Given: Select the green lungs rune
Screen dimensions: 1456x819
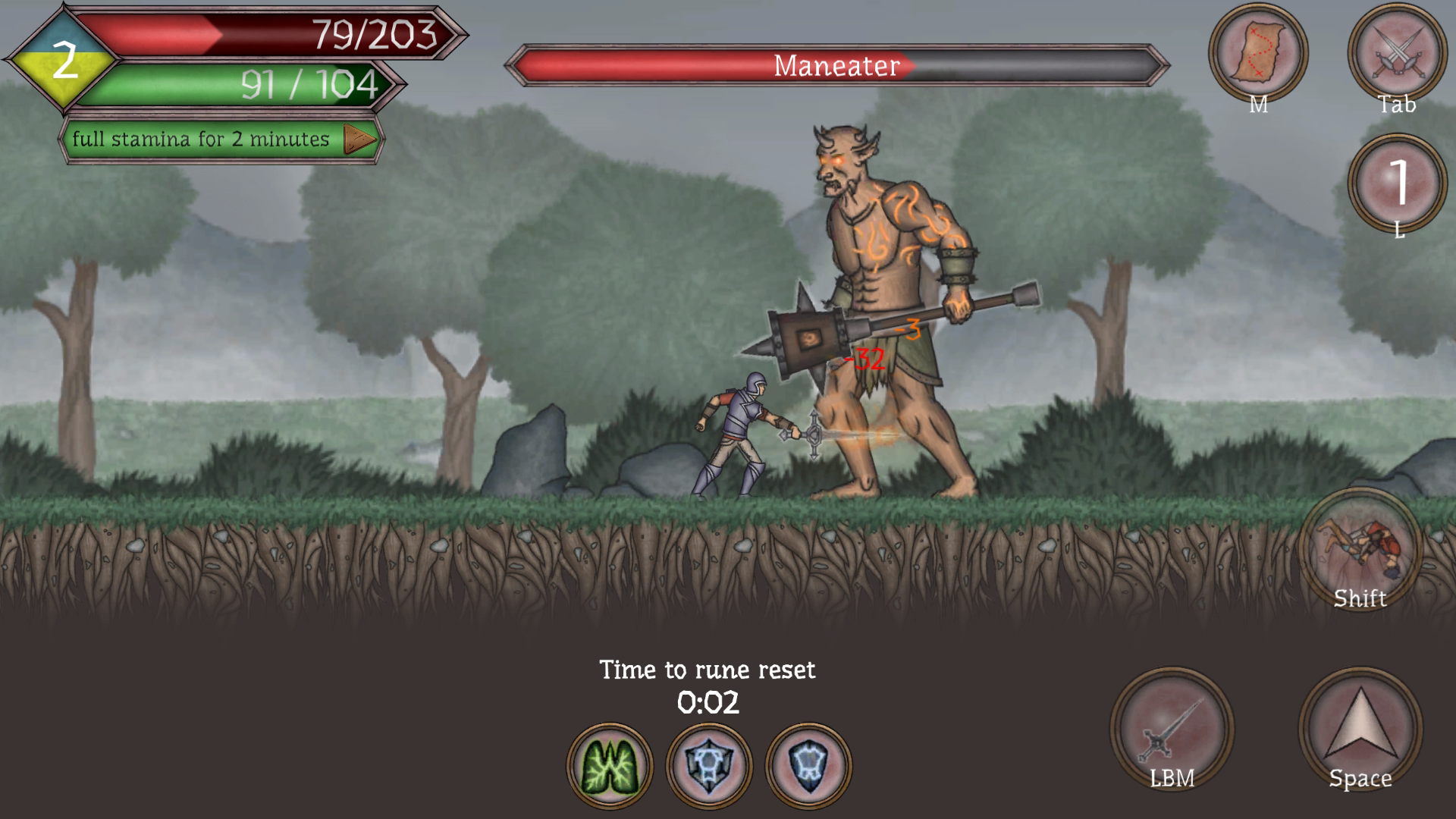Looking at the screenshot, I should [x=610, y=766].
